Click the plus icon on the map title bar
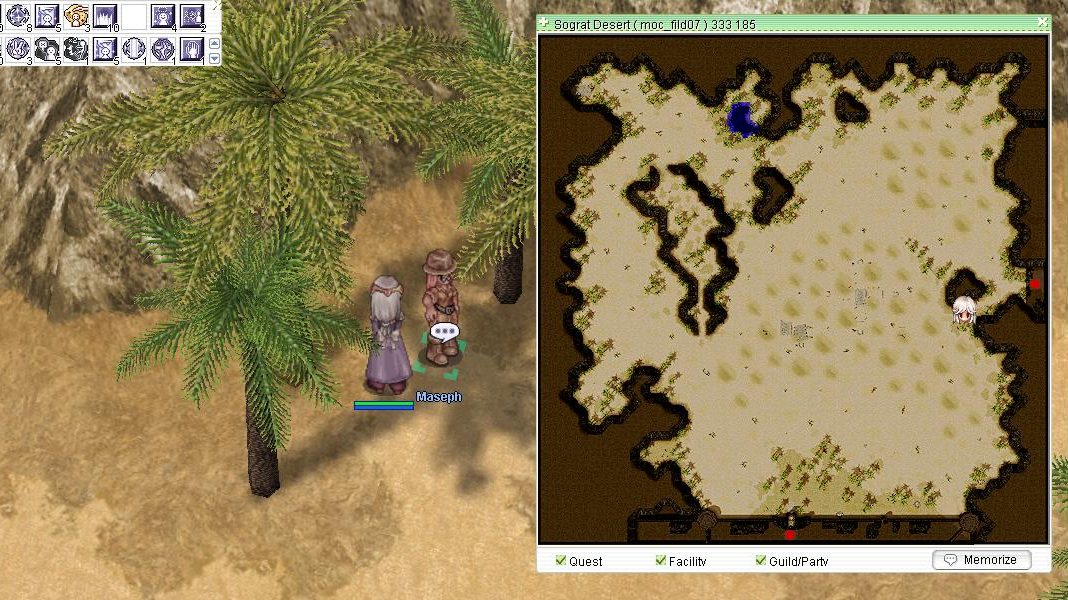The height and width of the screenshot is (600, 1068). tap(543, 22)
